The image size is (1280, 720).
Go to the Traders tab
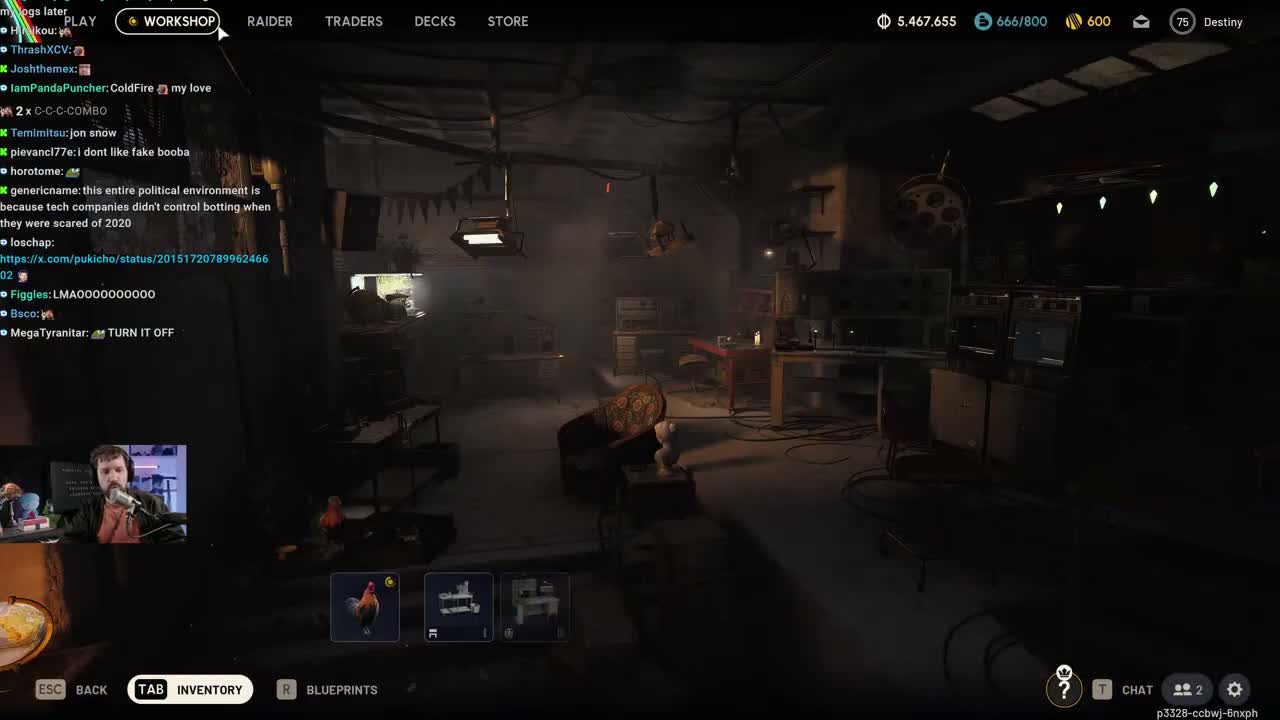pyautogui.click(x=354, y=21)
